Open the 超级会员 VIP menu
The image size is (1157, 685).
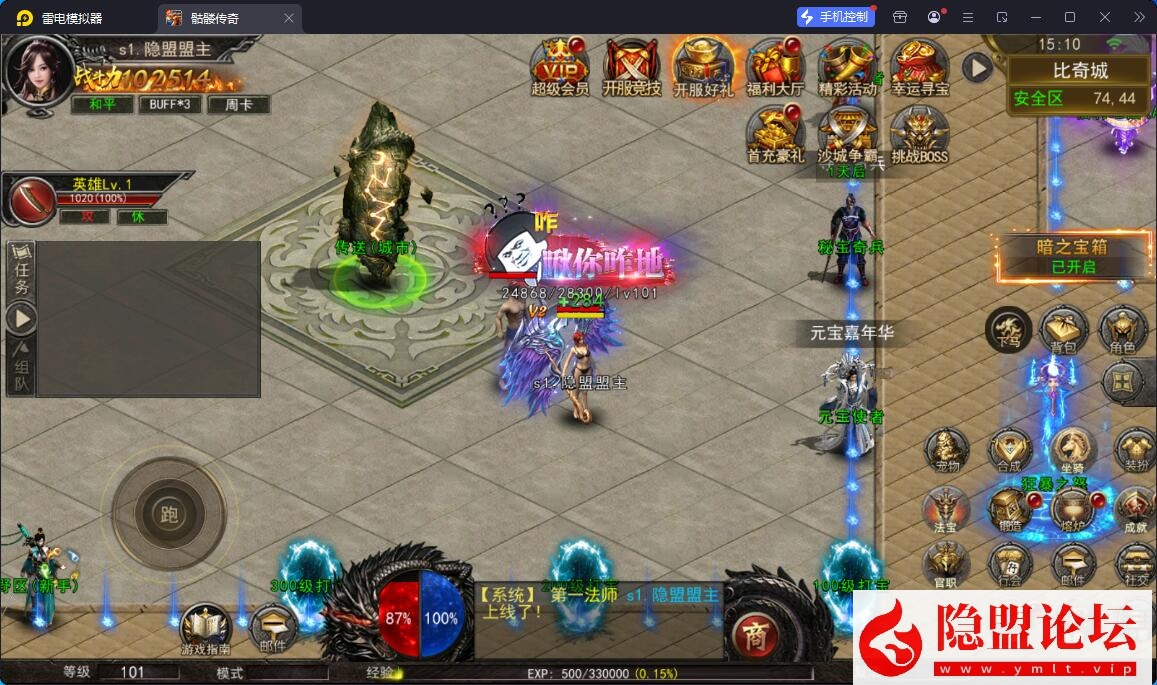[559, 65]
